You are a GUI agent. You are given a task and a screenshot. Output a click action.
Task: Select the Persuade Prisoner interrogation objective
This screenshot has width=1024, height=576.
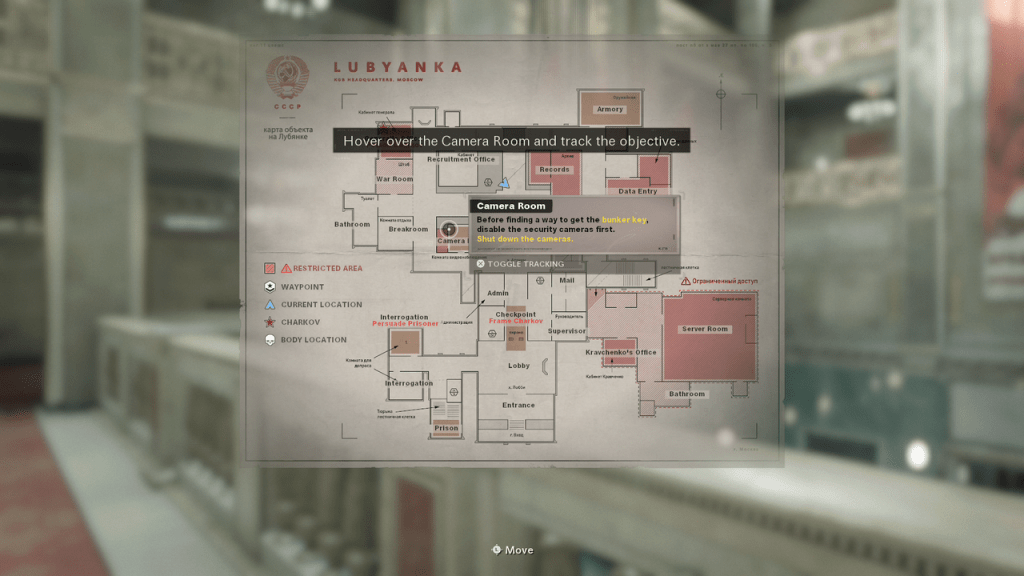point(405,325)
